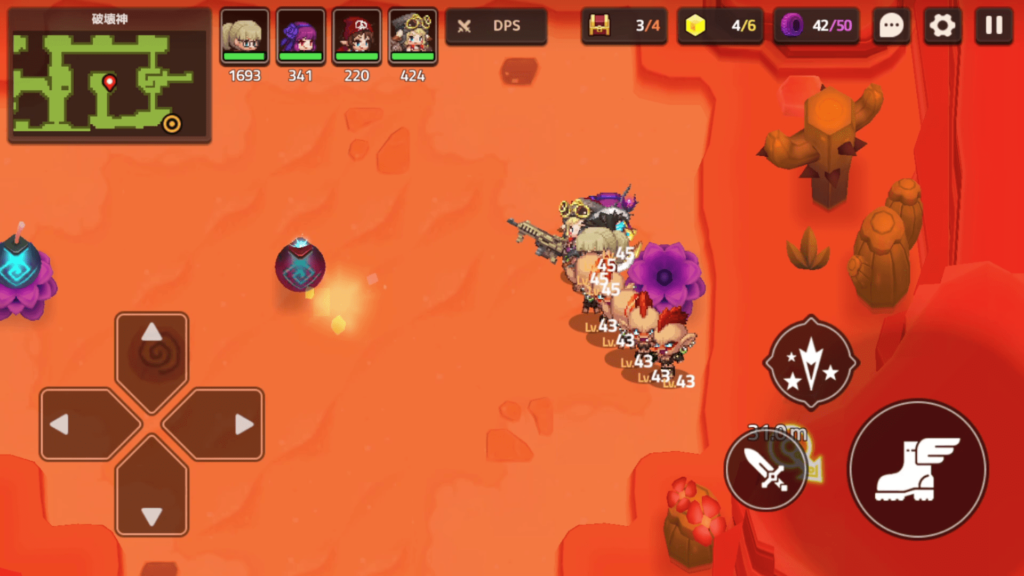Move right with the D-pad arrow
The image size is (1024, 576).
click(x=220, y=424)
